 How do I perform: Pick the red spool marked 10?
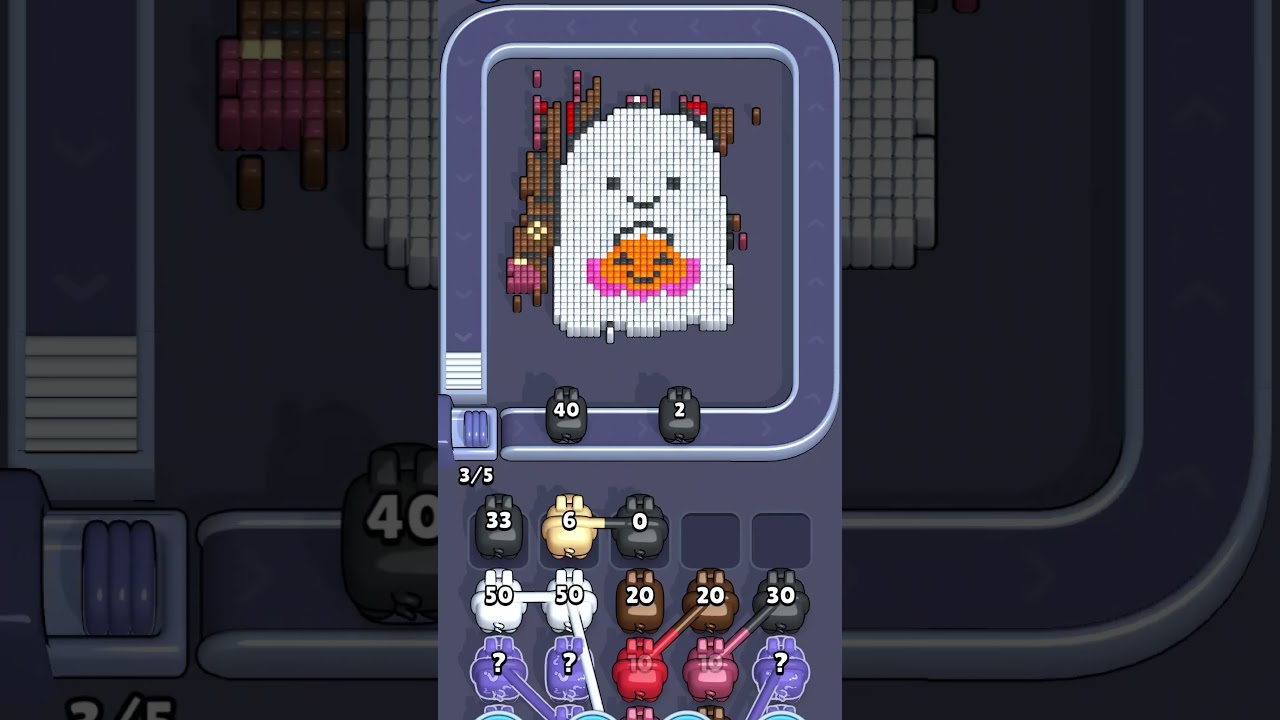[641, 663]
